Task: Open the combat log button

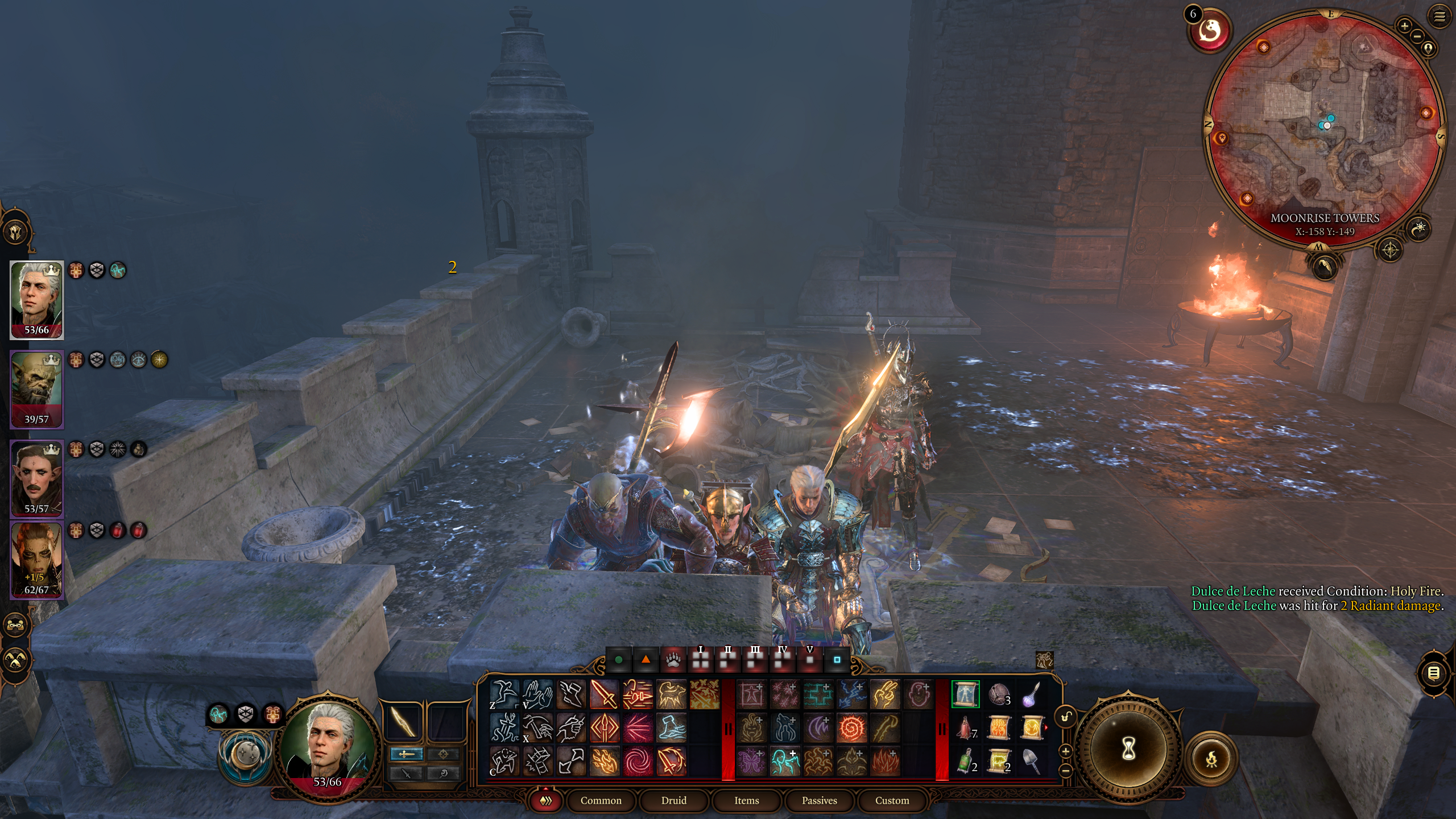Action: pos(1433,673)
